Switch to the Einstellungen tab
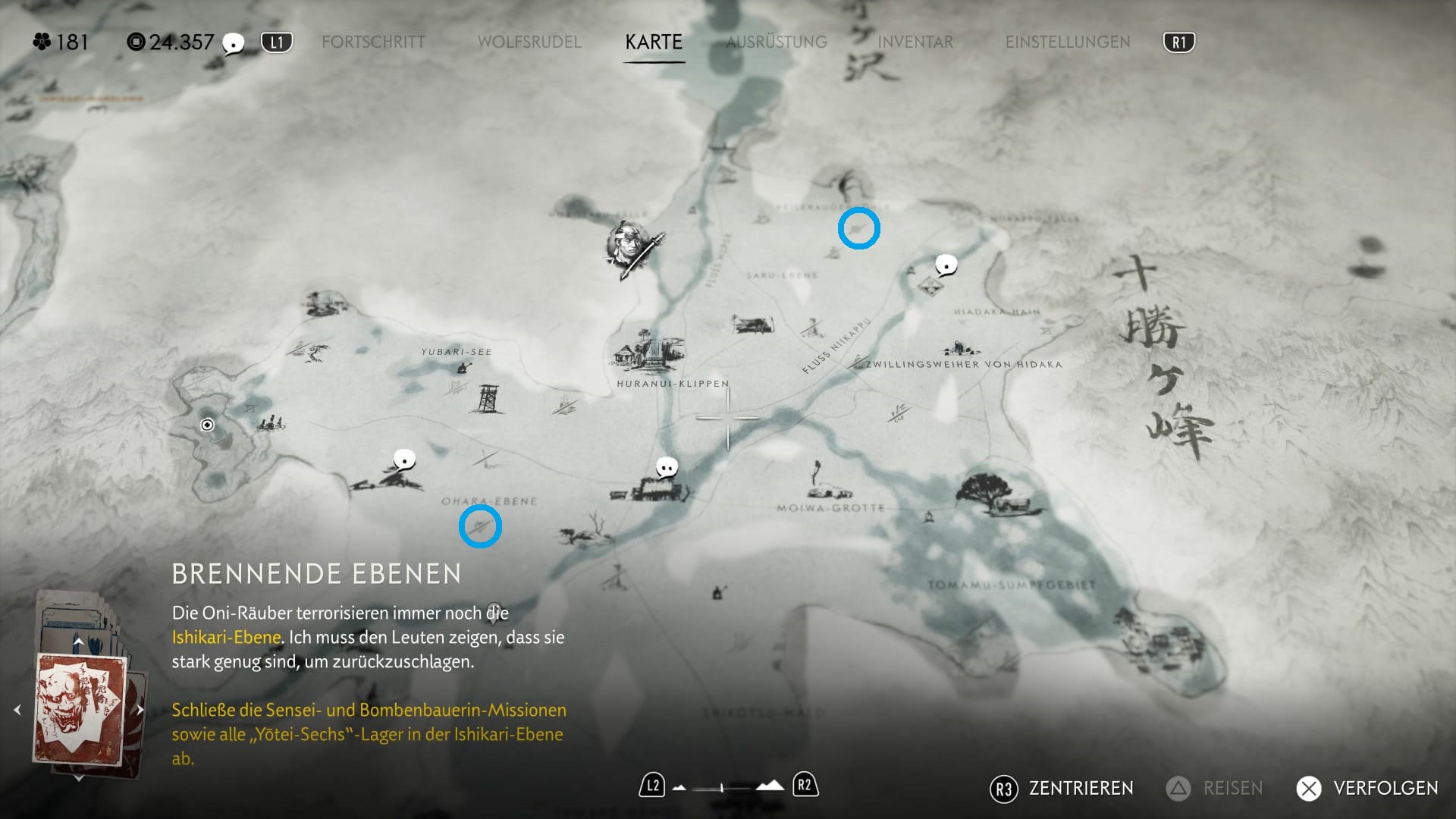The width and height of the screenshot is (1456, 819). [1068, 42]
